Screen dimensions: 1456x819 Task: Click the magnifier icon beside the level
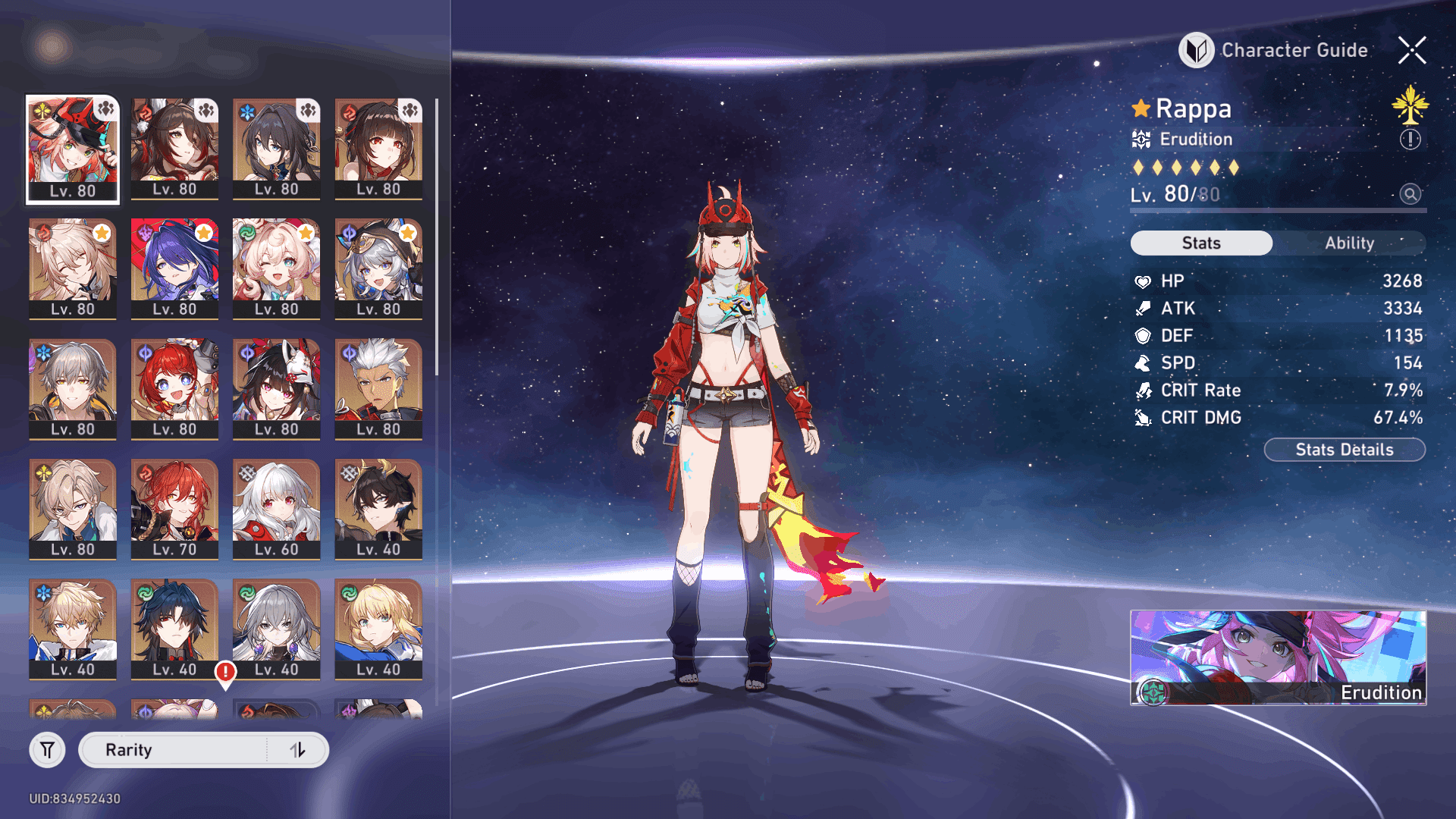1410,194
